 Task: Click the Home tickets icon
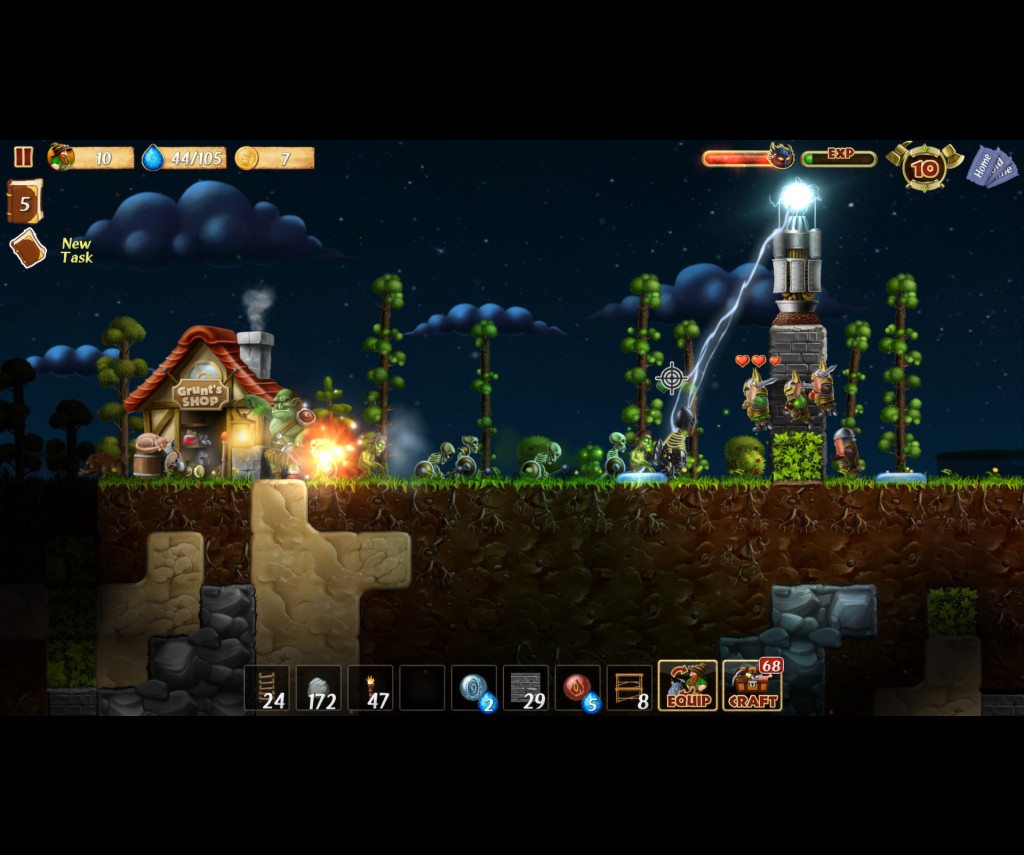pyautogui.click(x=992, y=166)
